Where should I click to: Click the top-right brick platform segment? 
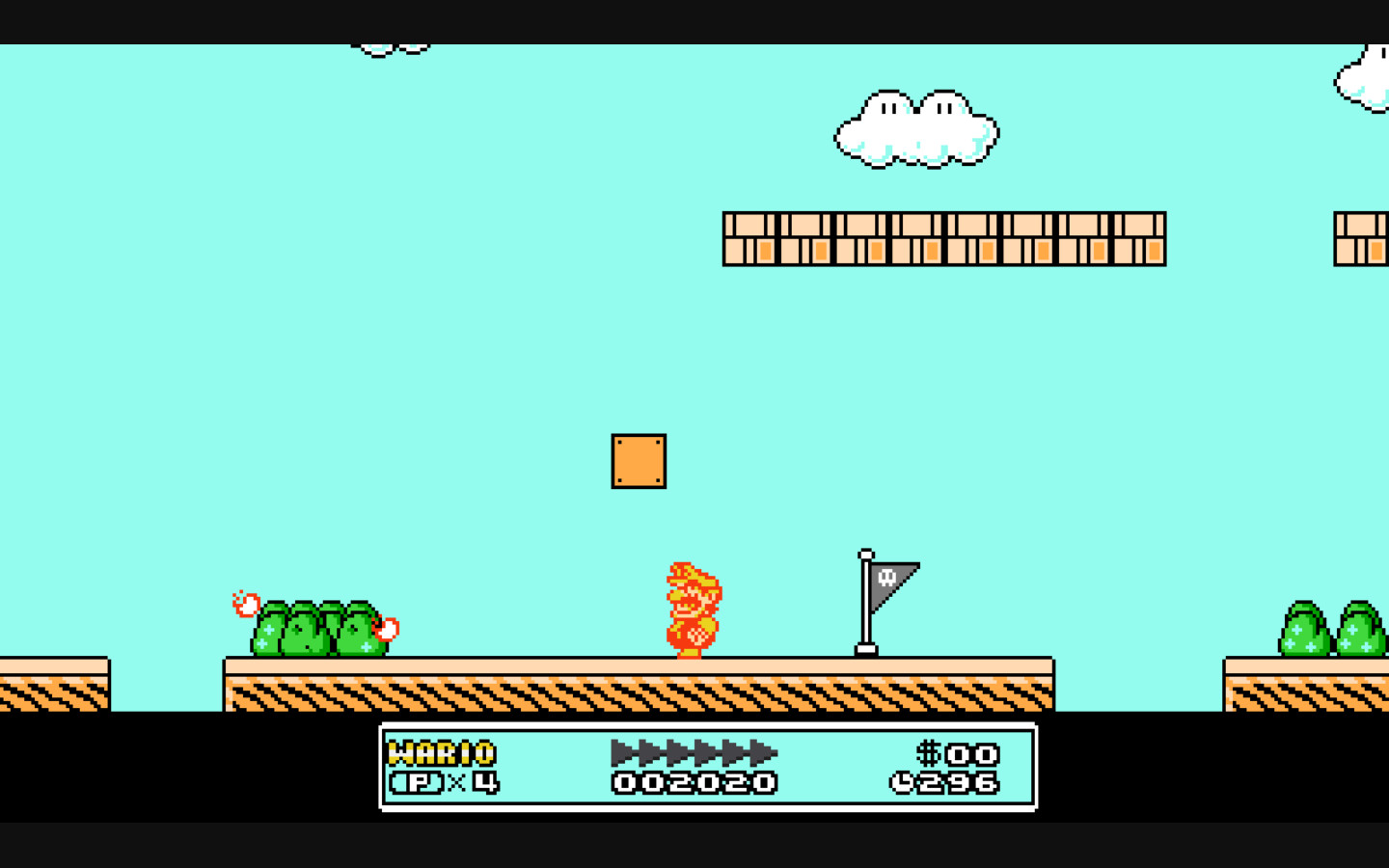pos(1362,236)
